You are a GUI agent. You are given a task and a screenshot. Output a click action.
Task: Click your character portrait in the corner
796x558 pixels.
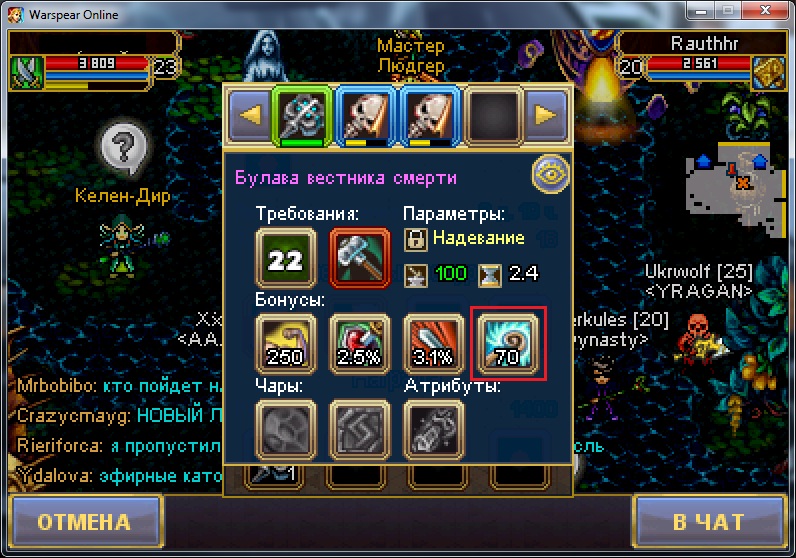(x=27, y=72)
